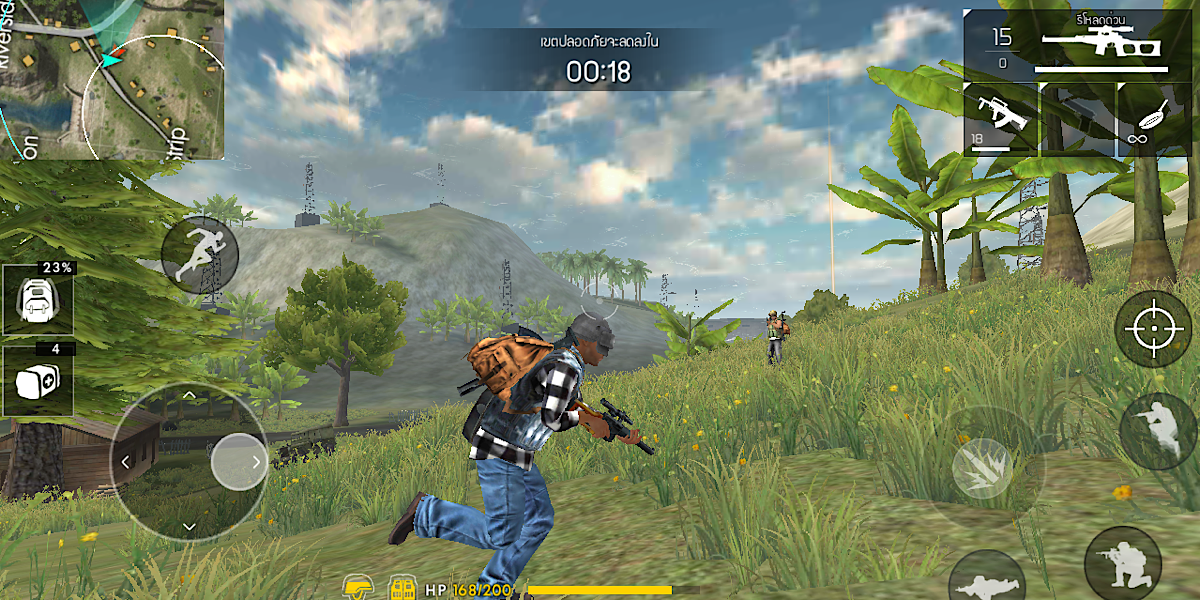Equip the frying pan melee slot
The width and height of the screenshot is (1200, 600).
point(1156,119)
